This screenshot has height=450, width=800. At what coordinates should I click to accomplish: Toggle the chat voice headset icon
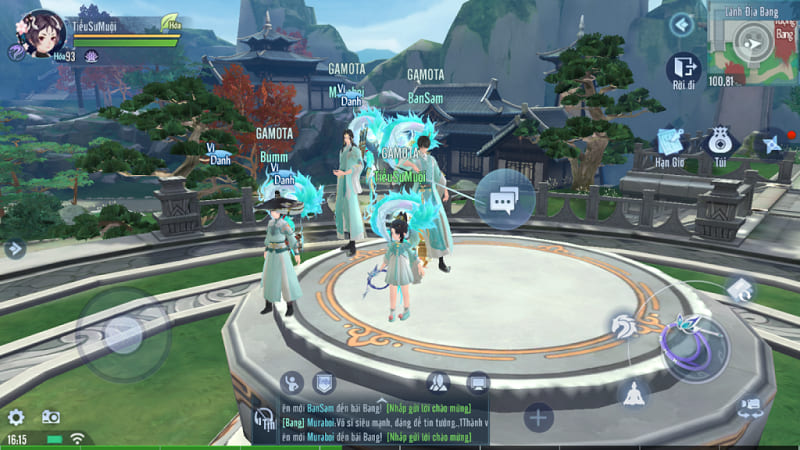pos(264,419)
